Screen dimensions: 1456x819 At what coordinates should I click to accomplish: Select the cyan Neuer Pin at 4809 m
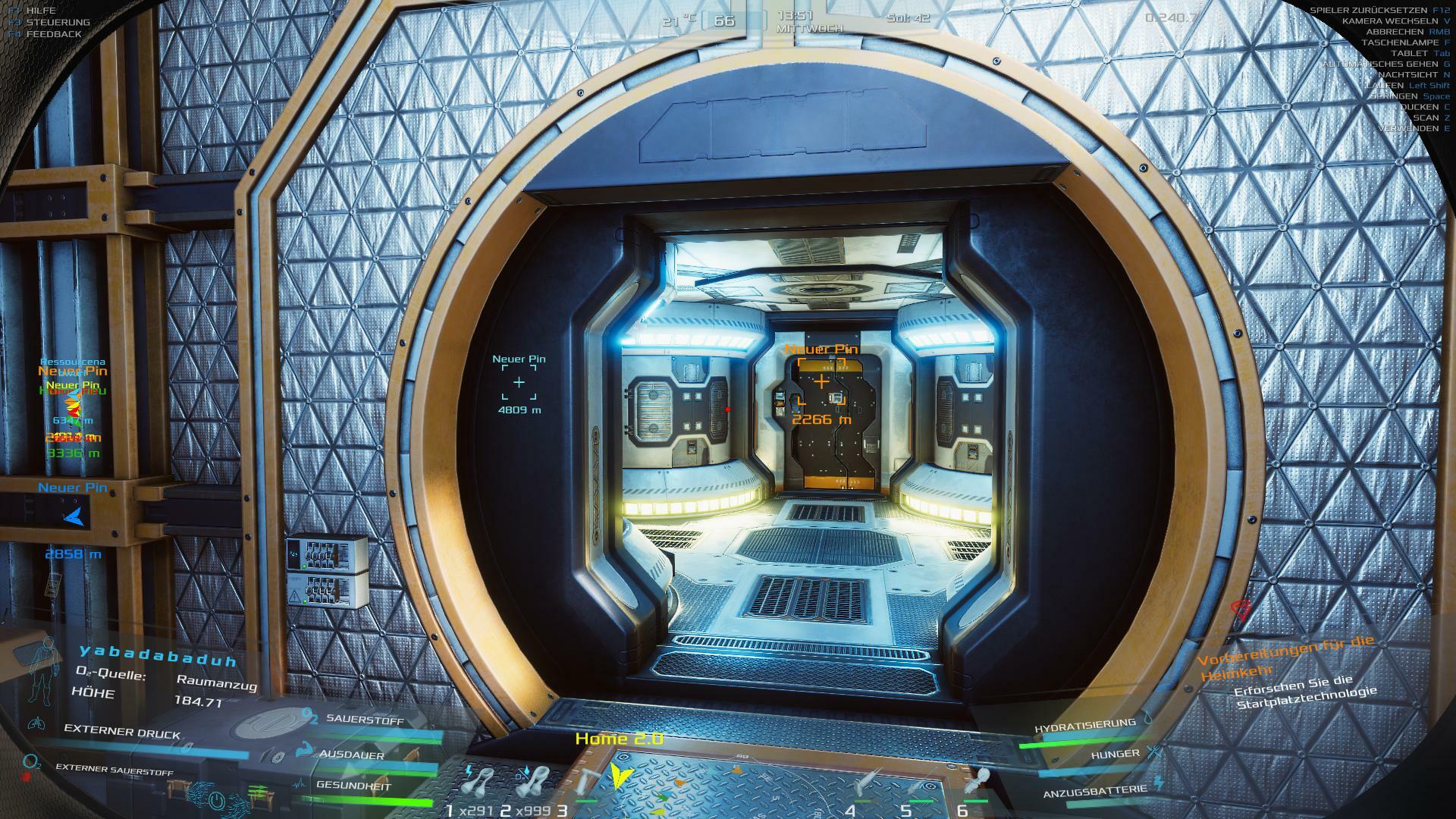click(519, 382)
